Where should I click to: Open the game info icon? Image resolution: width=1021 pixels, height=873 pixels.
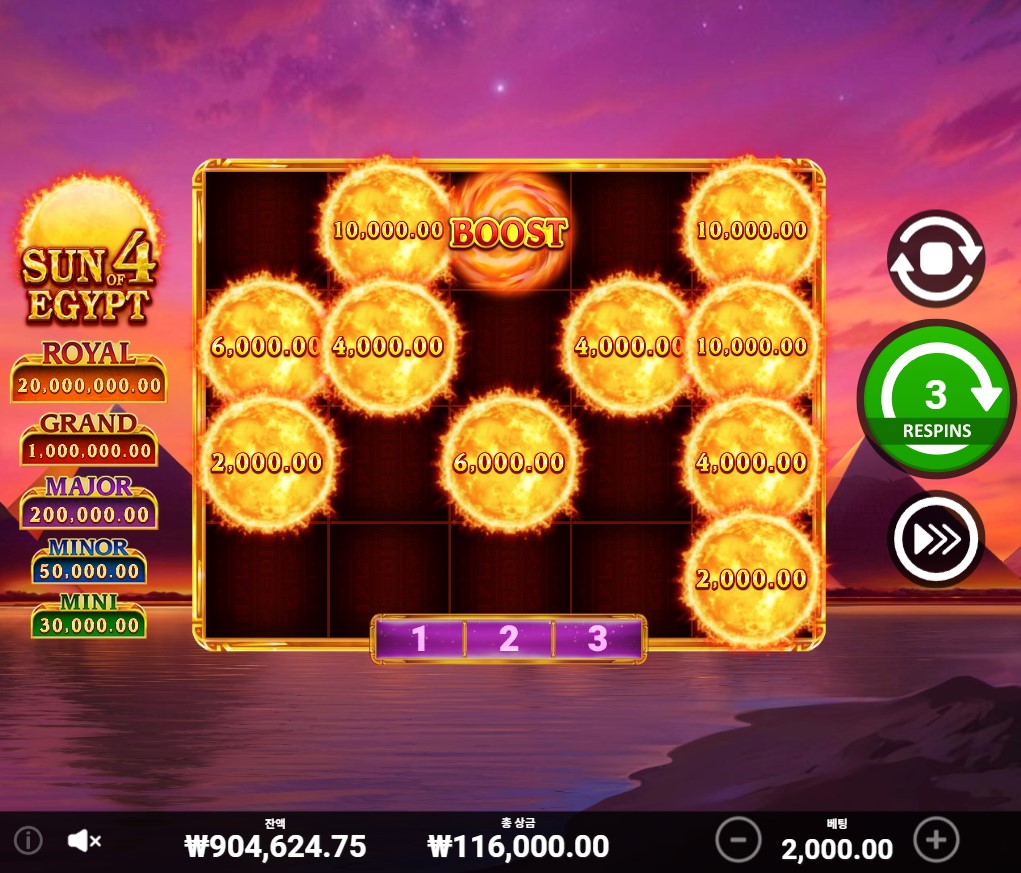(28, 841)
